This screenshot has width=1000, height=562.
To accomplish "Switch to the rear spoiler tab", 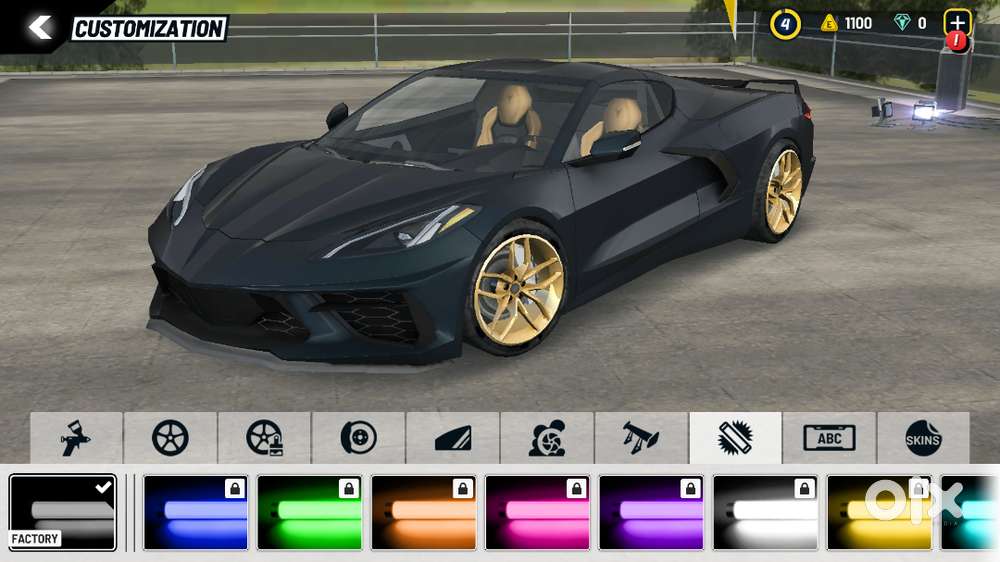I will click(641, 438).
